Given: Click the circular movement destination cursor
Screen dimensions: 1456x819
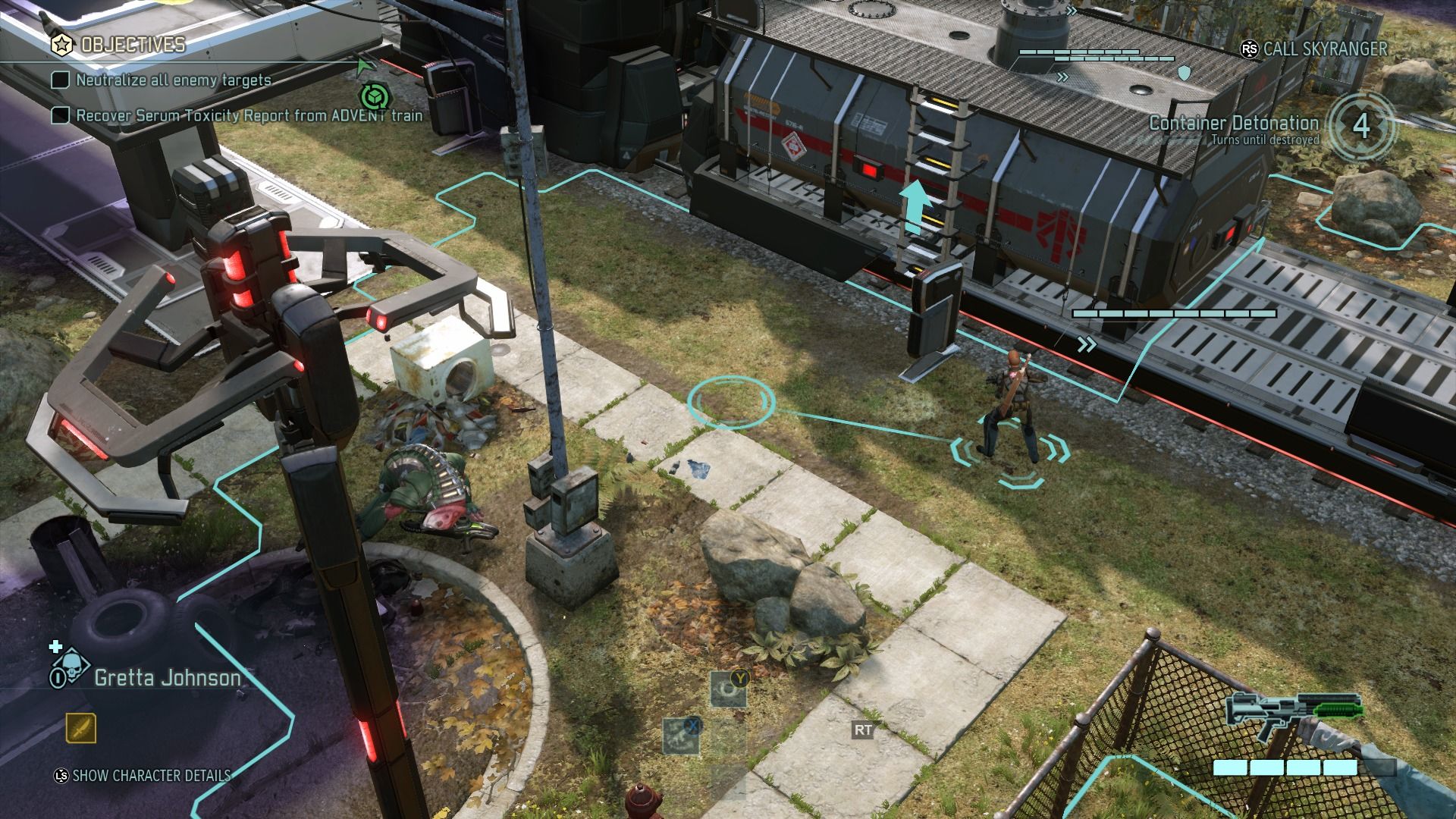Looking at the screenshot, I should (x=731, y=400).
